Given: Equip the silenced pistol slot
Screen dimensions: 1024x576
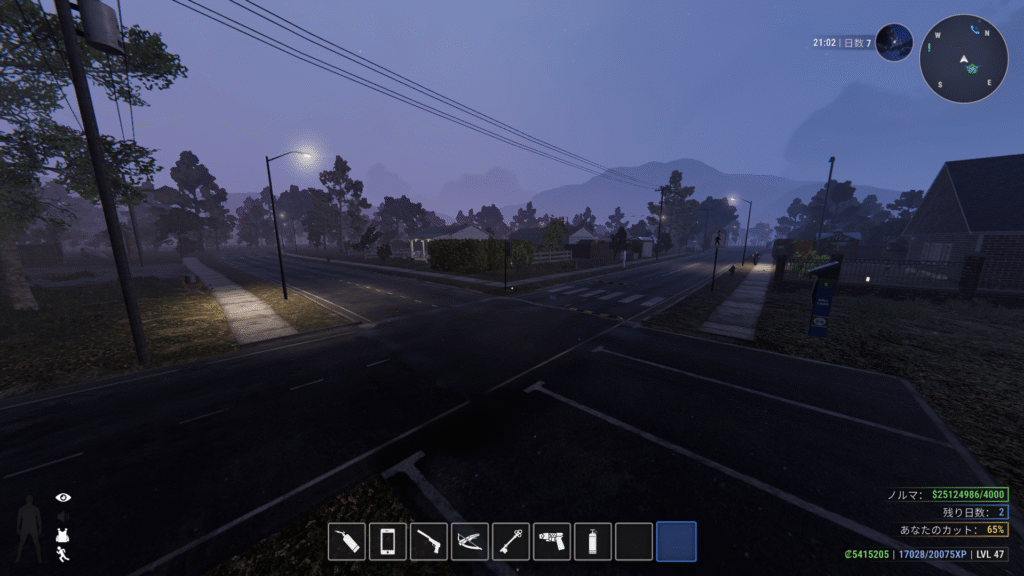Looking at the screenshot, I should [x=429, y=541].
